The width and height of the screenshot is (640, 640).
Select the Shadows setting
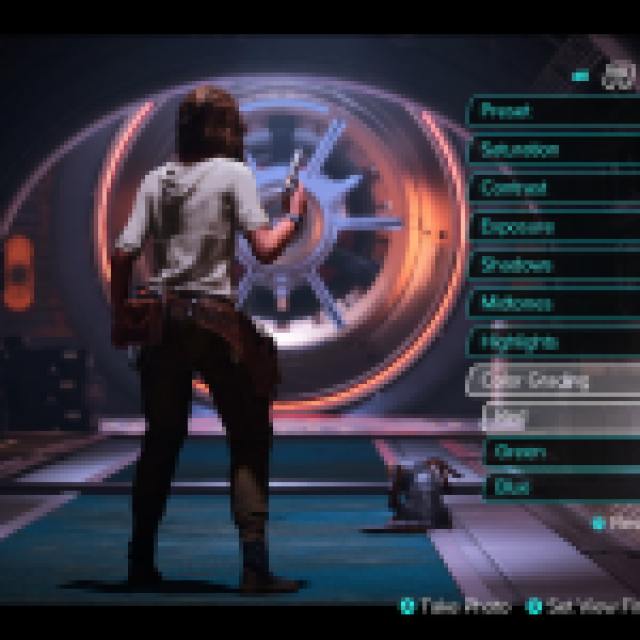tap(552, 265)
